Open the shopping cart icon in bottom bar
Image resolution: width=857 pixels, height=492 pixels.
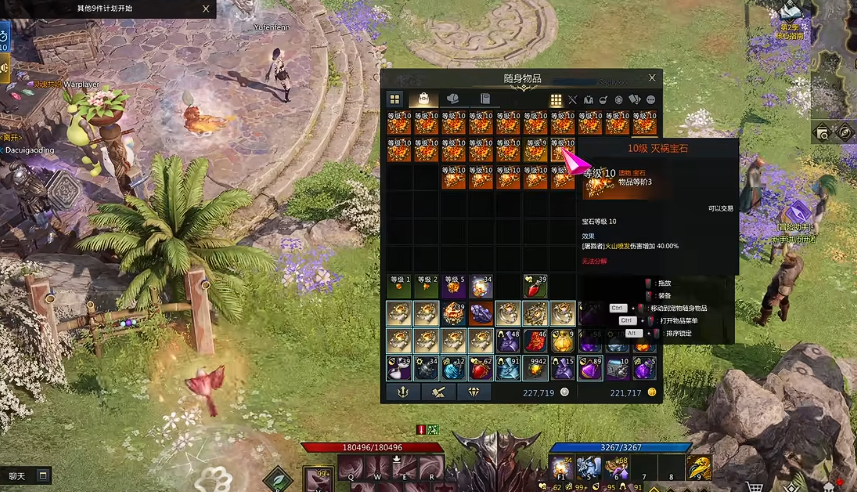point(754,487)
